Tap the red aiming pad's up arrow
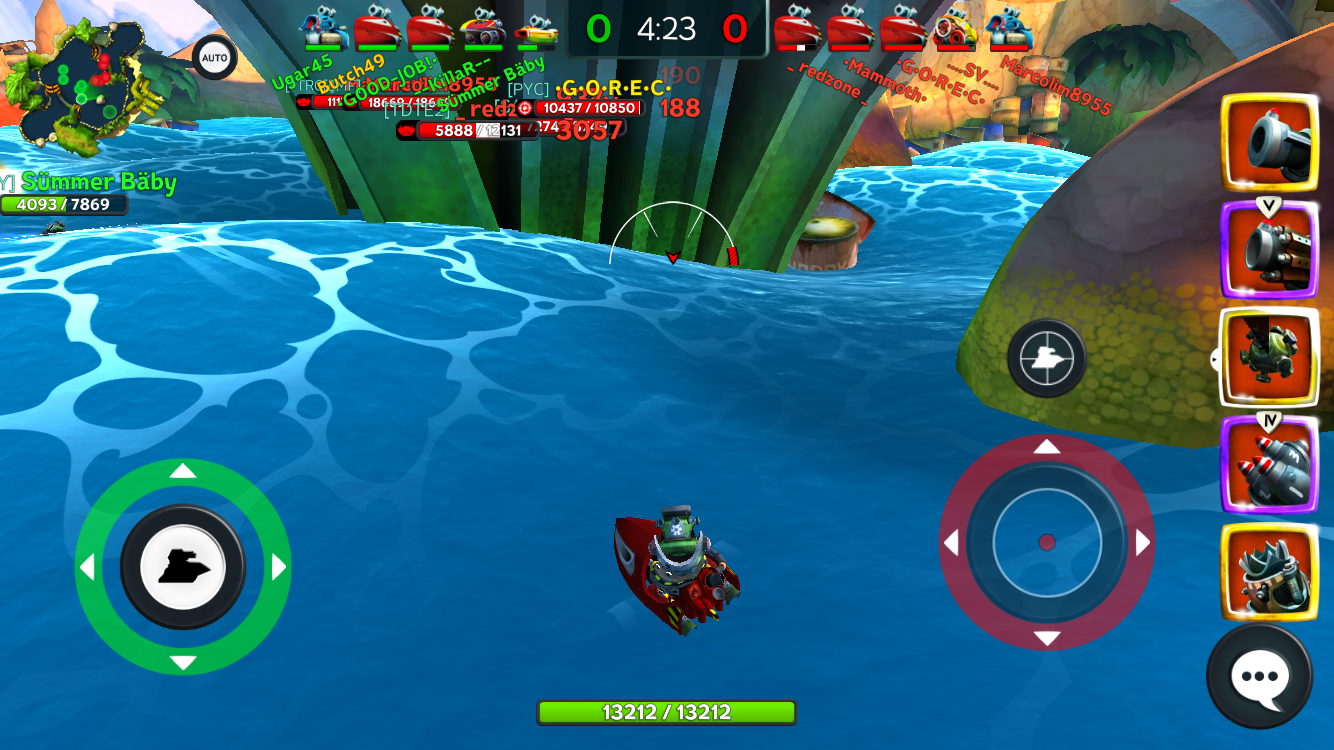This screenshot has height=750, width=1334. 1047,447
